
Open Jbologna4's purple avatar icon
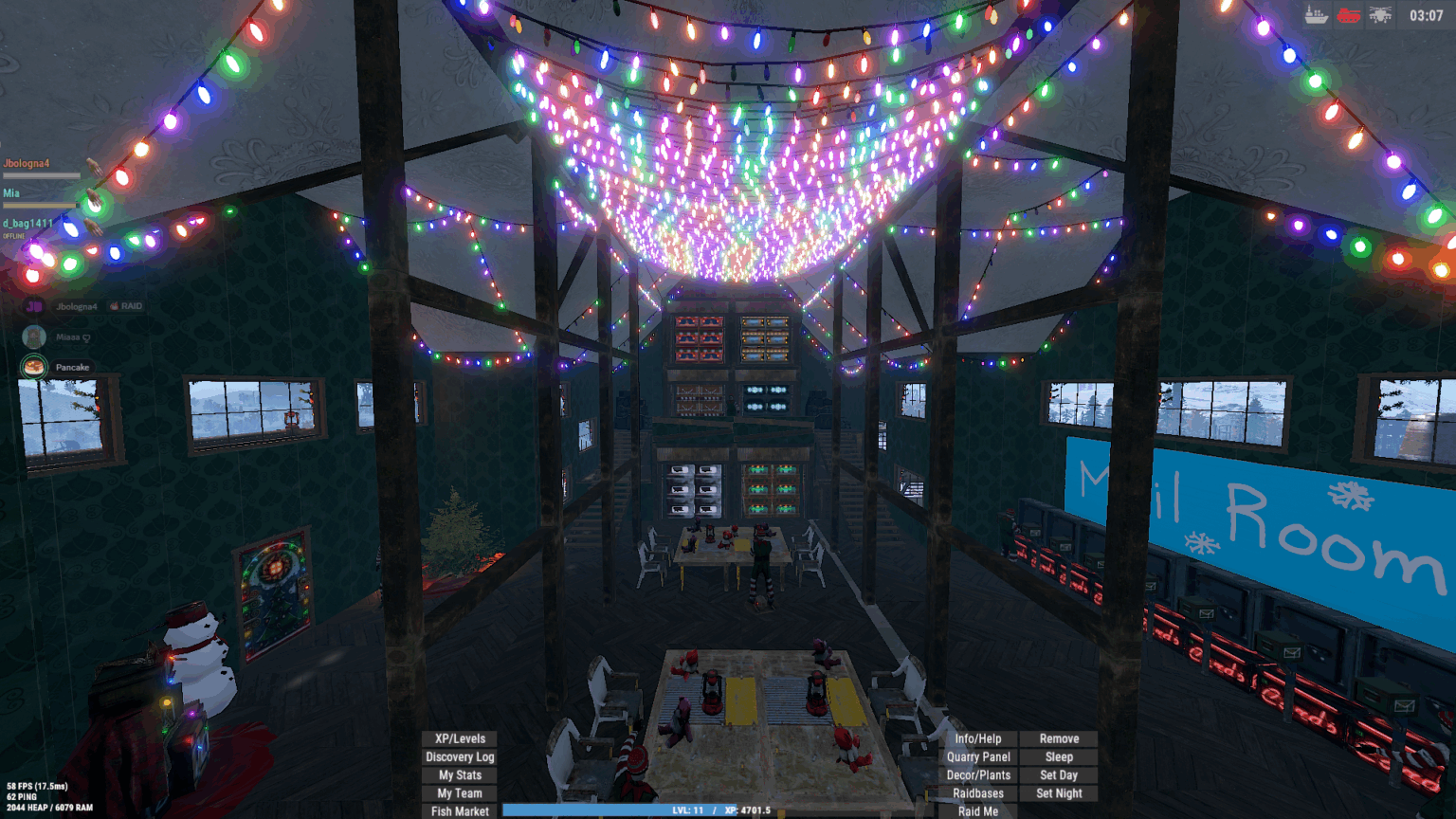pos(33,305)
